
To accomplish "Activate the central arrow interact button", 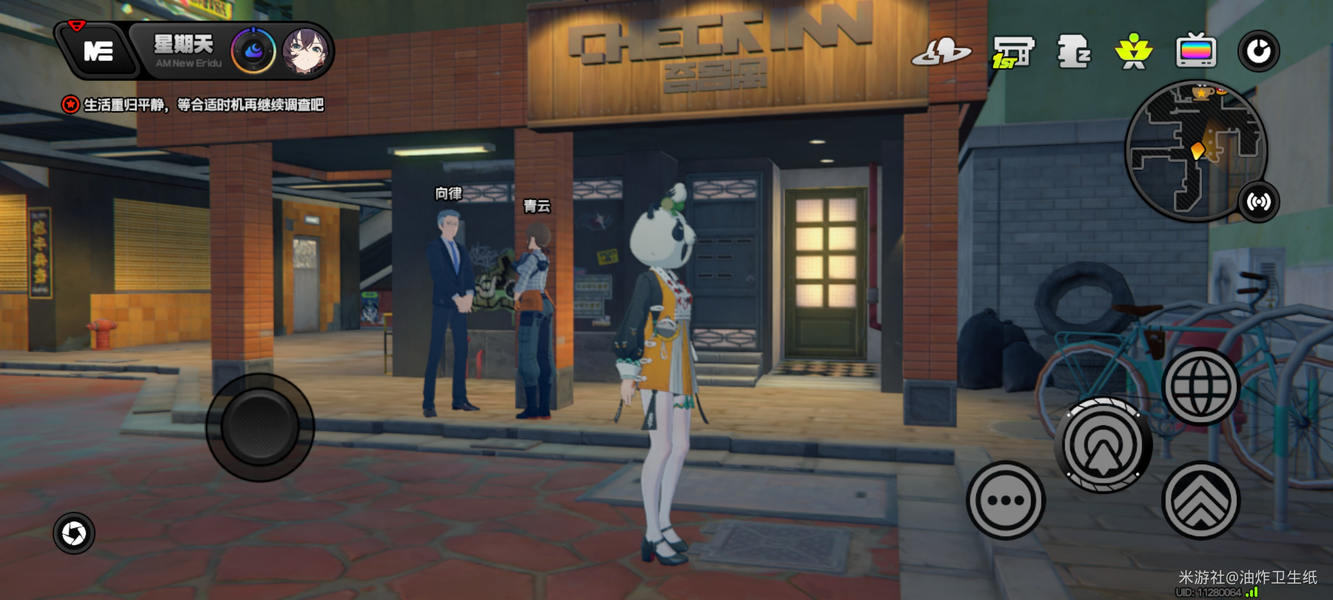I will 1103,445.
